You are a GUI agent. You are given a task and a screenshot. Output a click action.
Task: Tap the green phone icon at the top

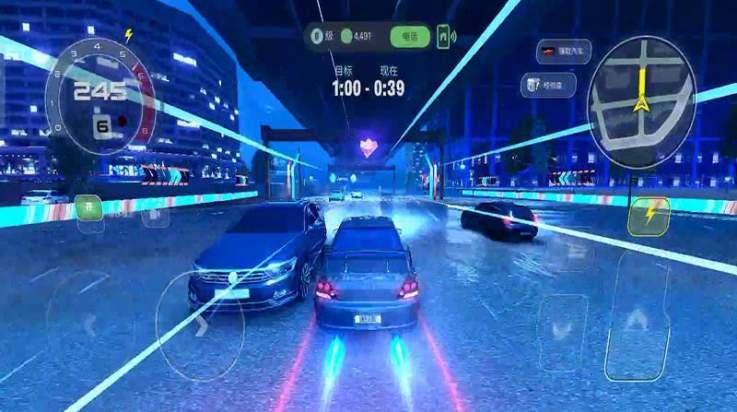pyautogui.click(x=442, y=38)
